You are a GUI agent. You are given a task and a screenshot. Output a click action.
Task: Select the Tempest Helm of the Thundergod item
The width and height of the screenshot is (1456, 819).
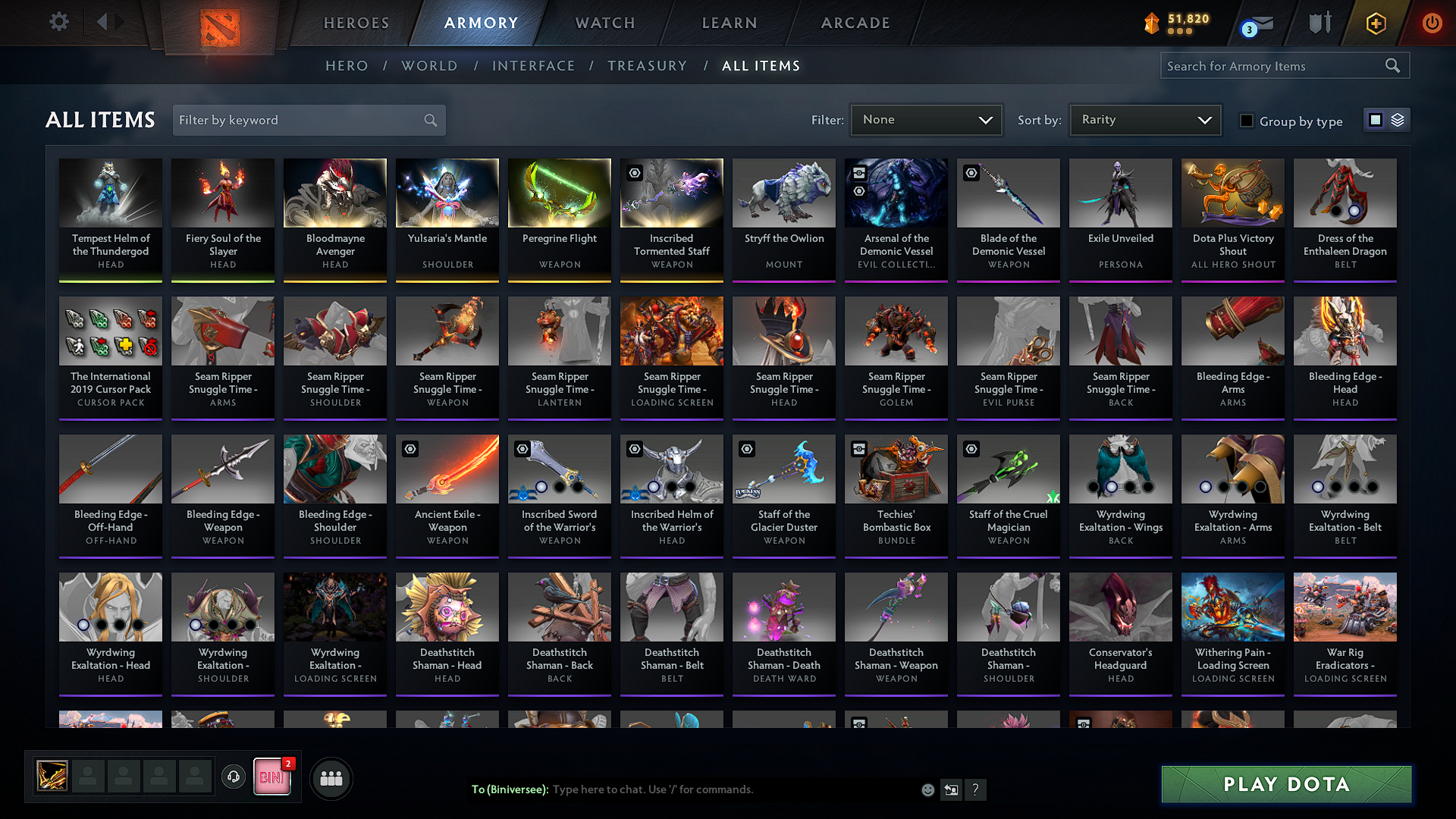coord(110,220)
